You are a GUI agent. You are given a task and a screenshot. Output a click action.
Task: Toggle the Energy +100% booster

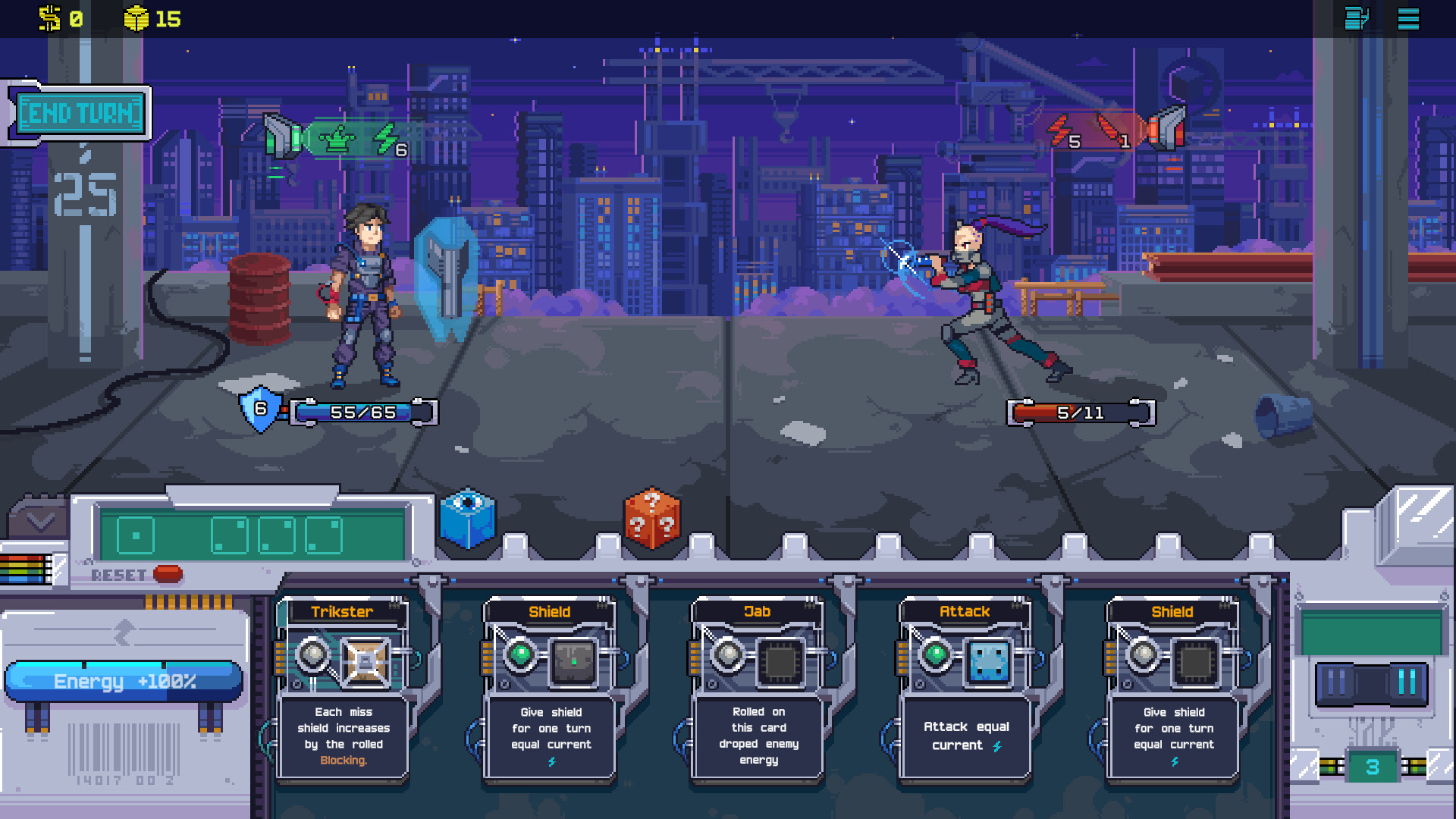[123, 680]
